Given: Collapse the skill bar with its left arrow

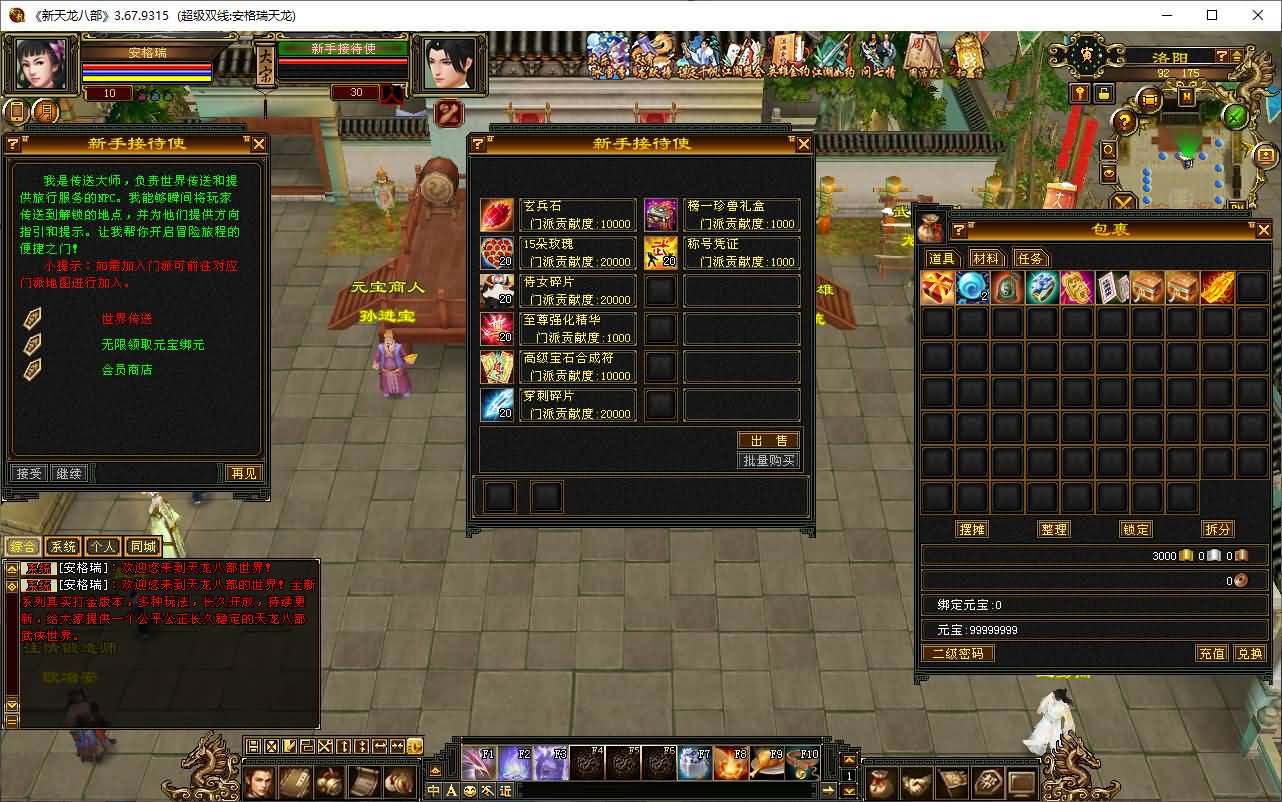Looking at the screenshot, I should click(x=436, y=769).
